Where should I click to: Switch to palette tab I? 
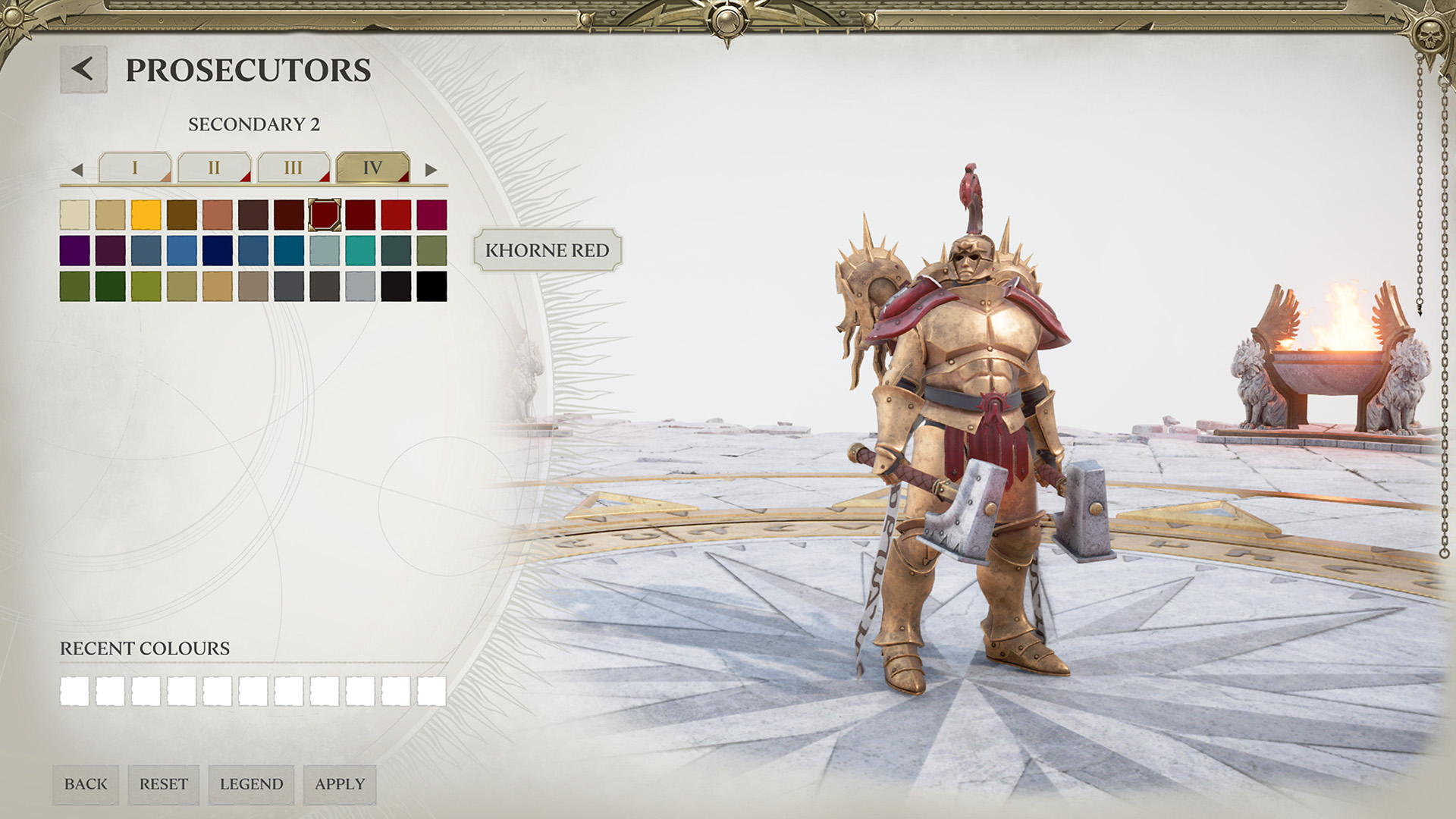(x=135, y=168)
